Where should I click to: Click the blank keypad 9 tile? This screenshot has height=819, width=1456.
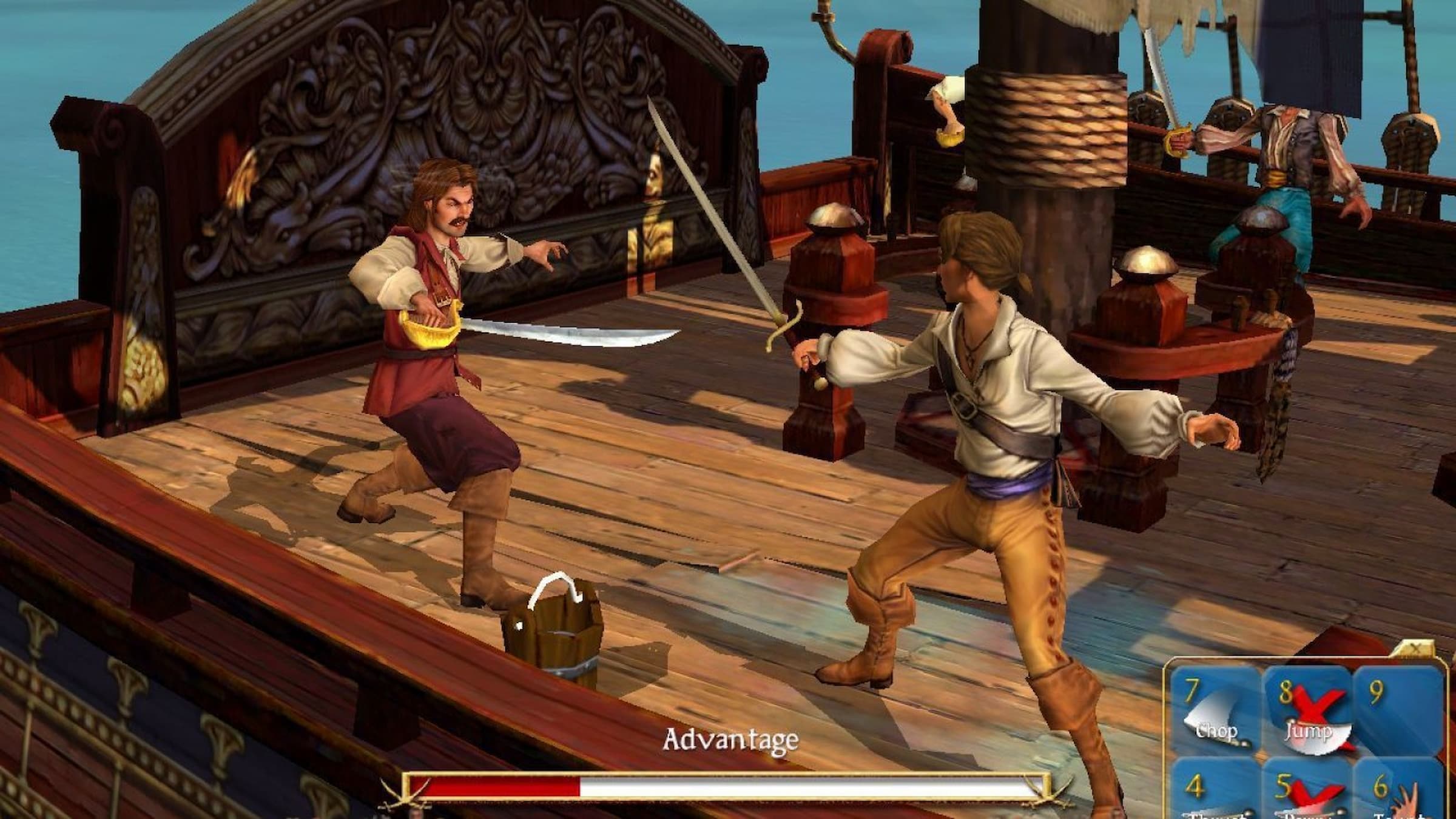tap(1397, 710)
